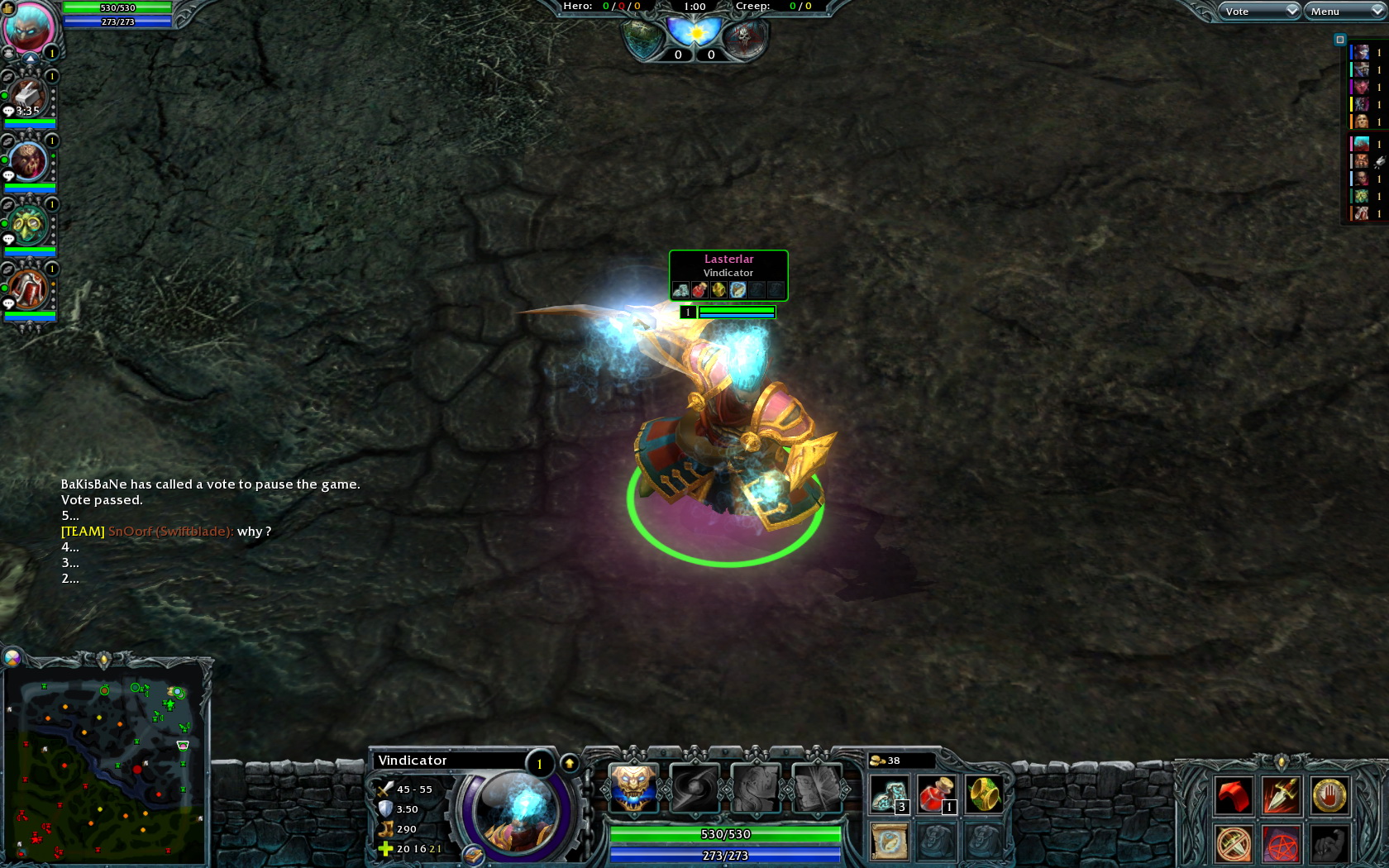Click the minimap
This screenshot has height=868, width=1389.
tap(104, 761)
